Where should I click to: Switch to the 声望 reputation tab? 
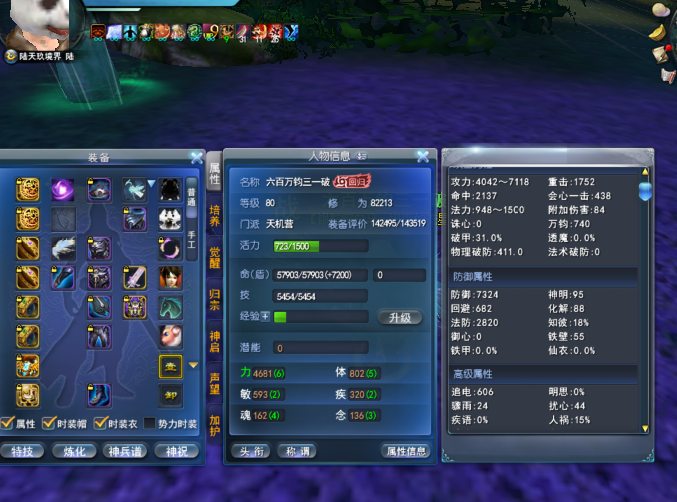(214, 383)
